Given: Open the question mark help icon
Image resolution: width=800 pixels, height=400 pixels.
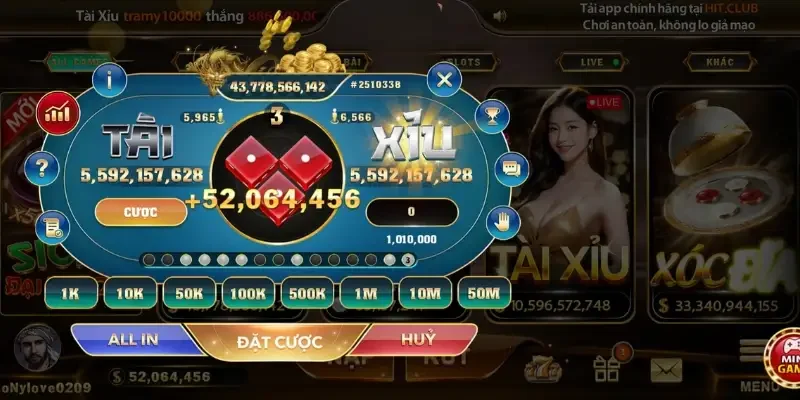Looking at the screenshot, I should click(42, 167).
